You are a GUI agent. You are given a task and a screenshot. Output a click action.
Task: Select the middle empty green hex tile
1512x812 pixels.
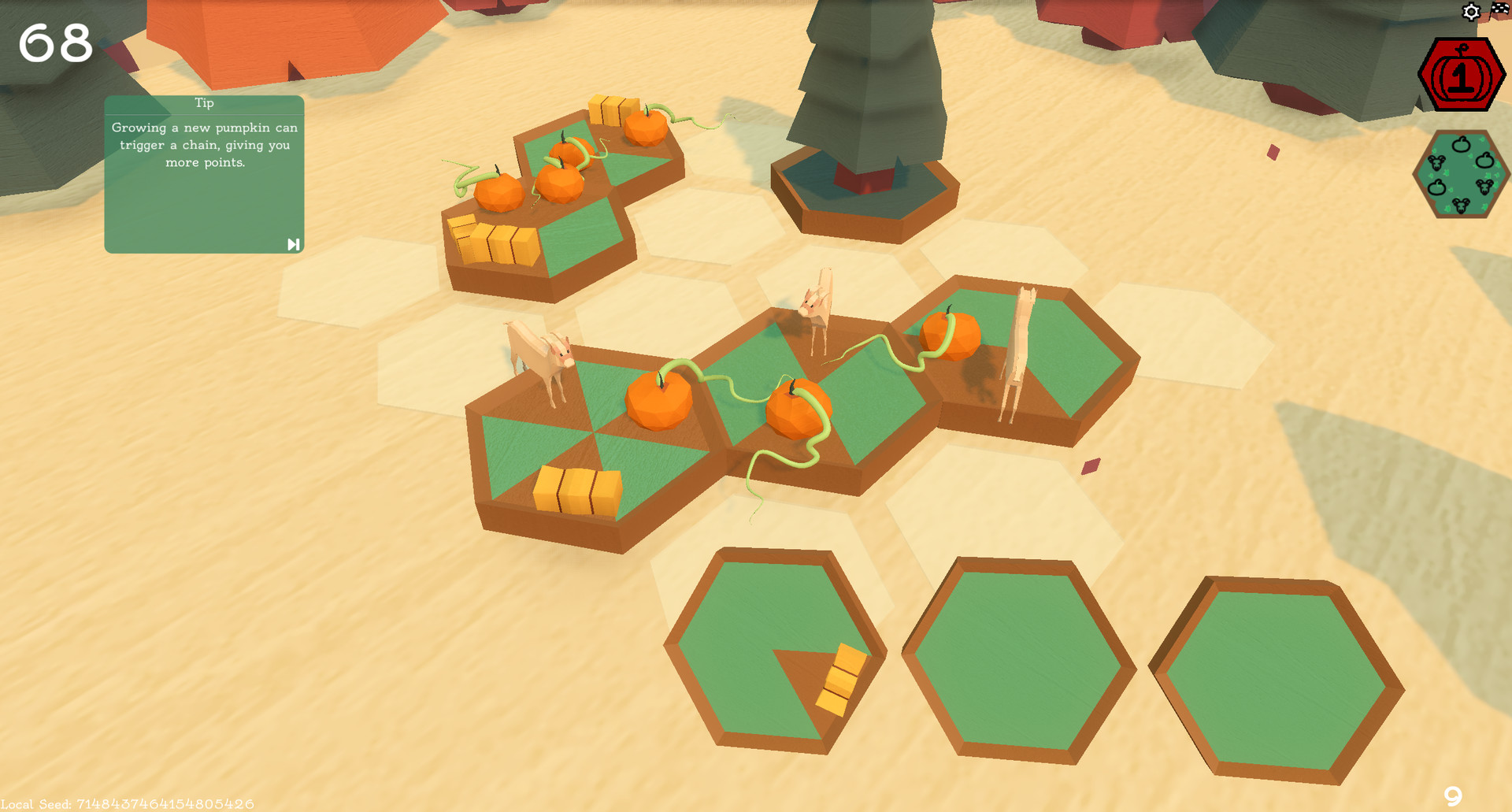[1016, 662]
